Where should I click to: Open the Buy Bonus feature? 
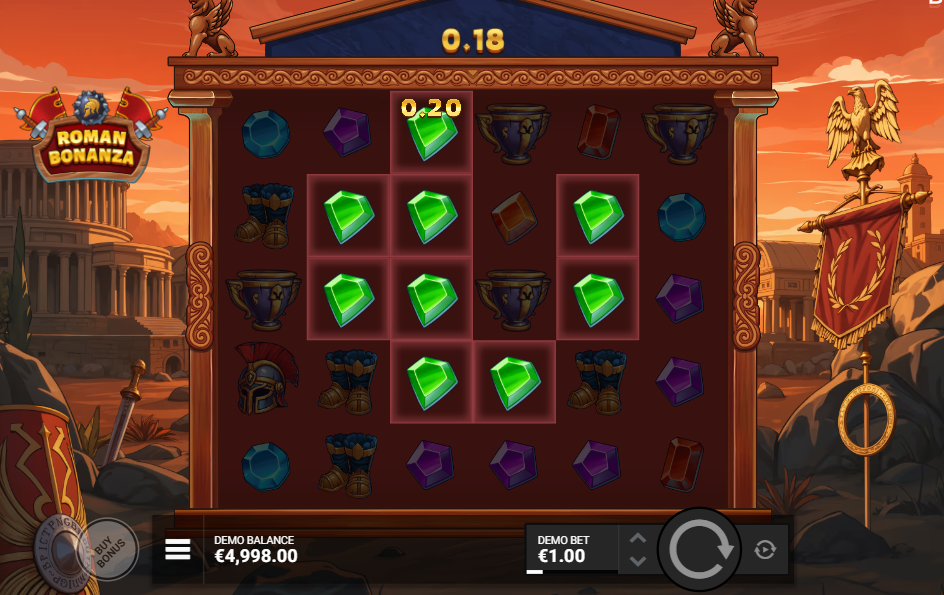107,548
